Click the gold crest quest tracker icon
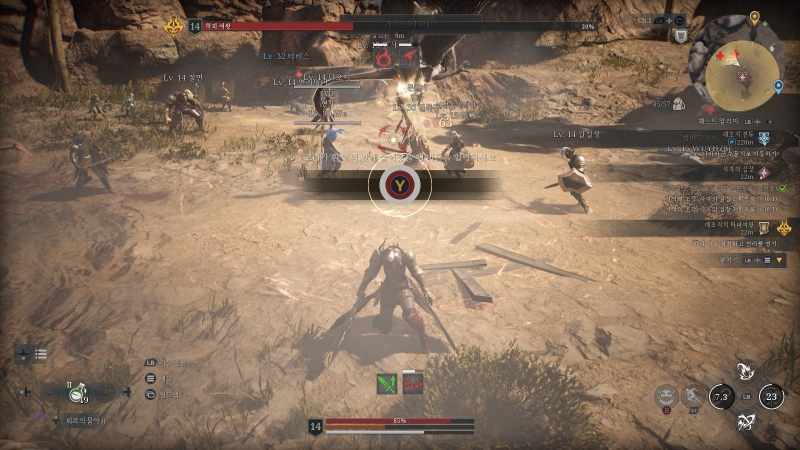800x450 pixels. (x=783, y=228)
